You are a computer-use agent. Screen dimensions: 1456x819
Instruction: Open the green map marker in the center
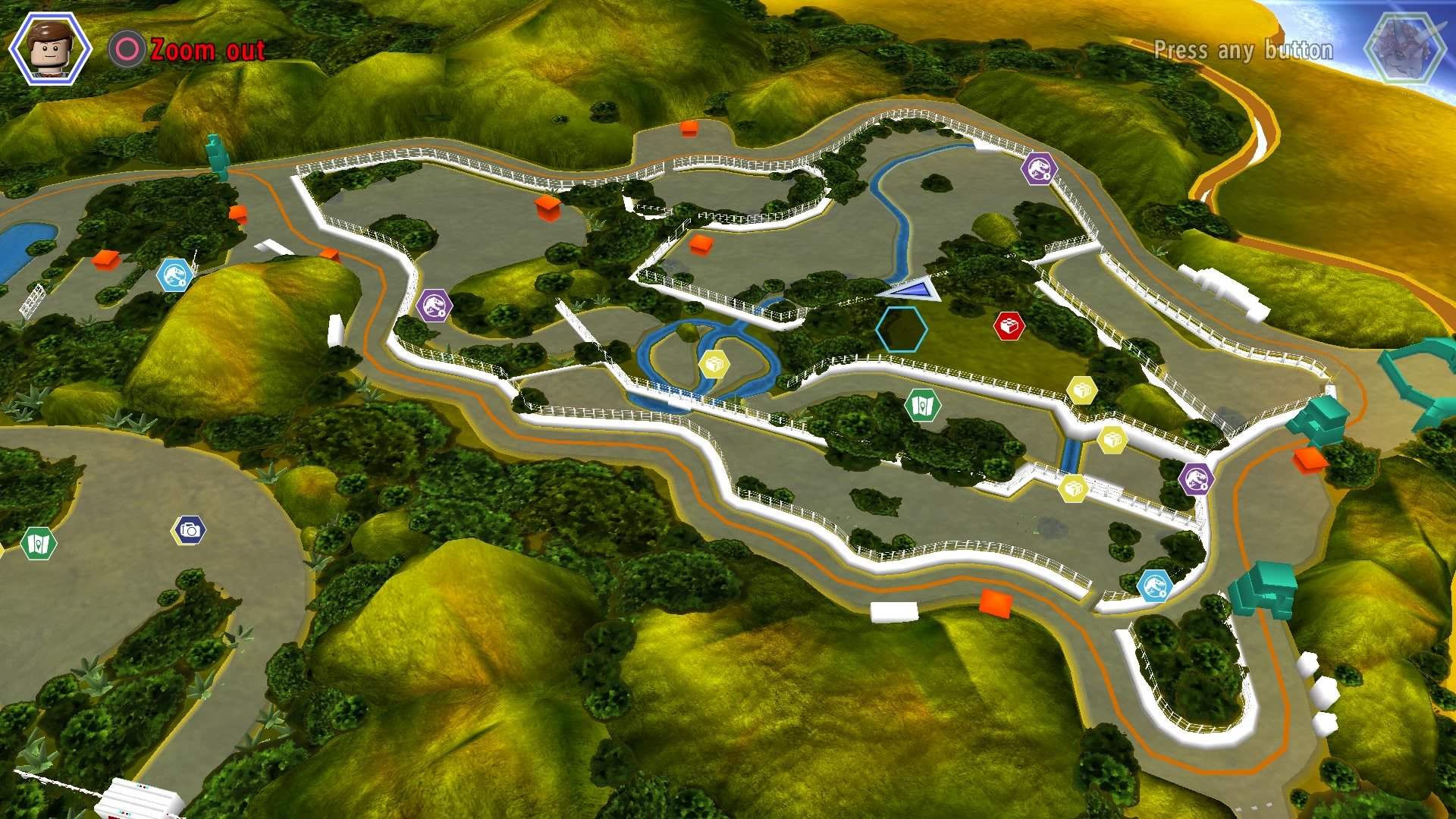pyautogui.click(x=924, y=405)
